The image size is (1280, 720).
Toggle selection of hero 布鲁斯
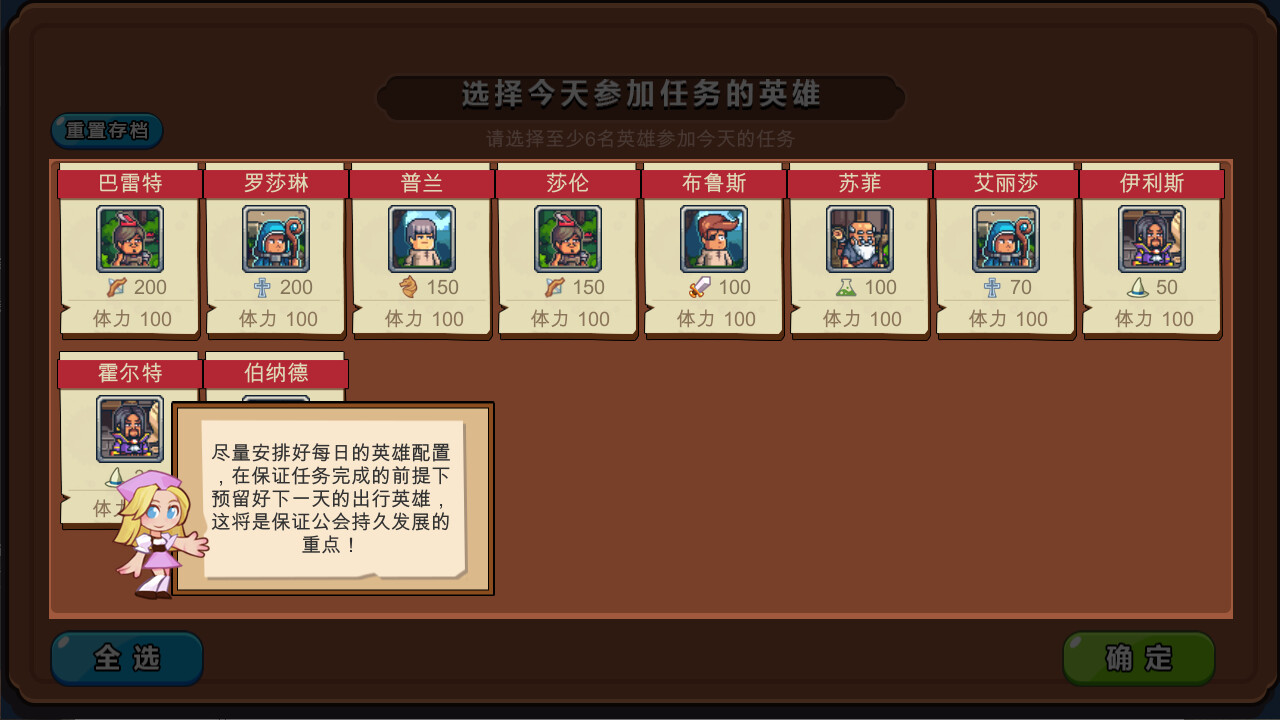pos(714,239)
